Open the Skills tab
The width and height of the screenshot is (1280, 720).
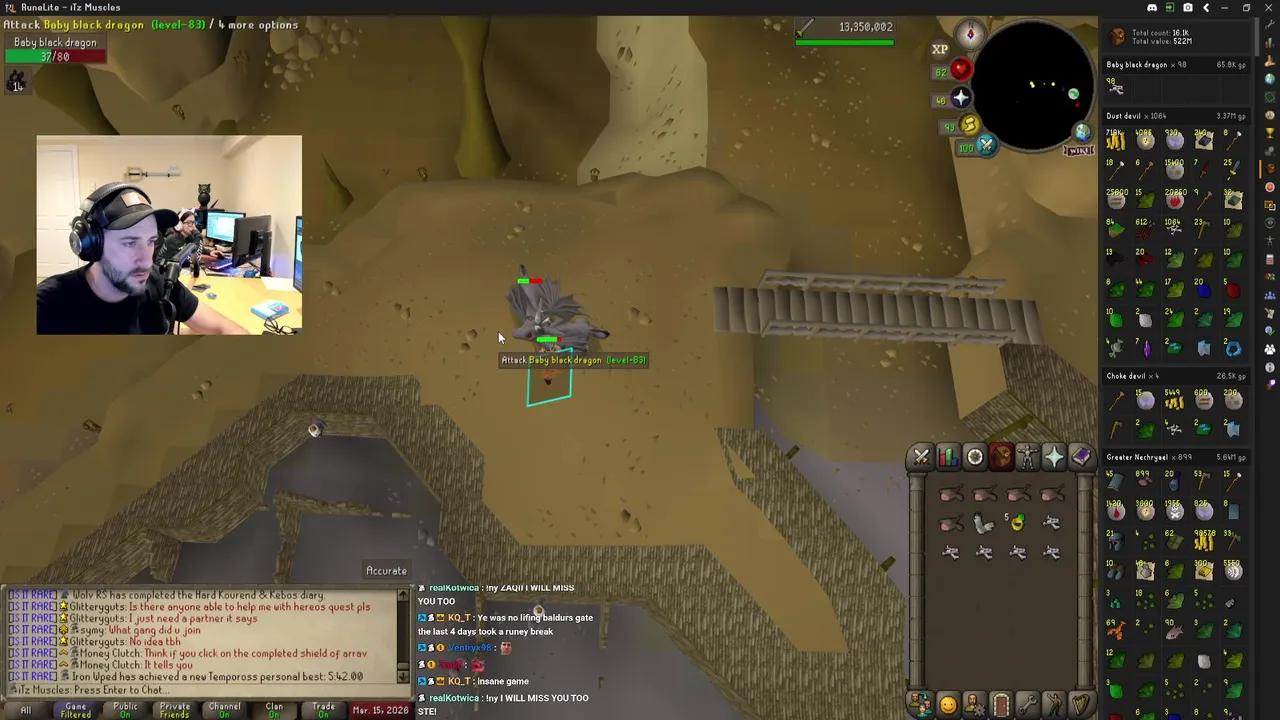coord(948,457)
